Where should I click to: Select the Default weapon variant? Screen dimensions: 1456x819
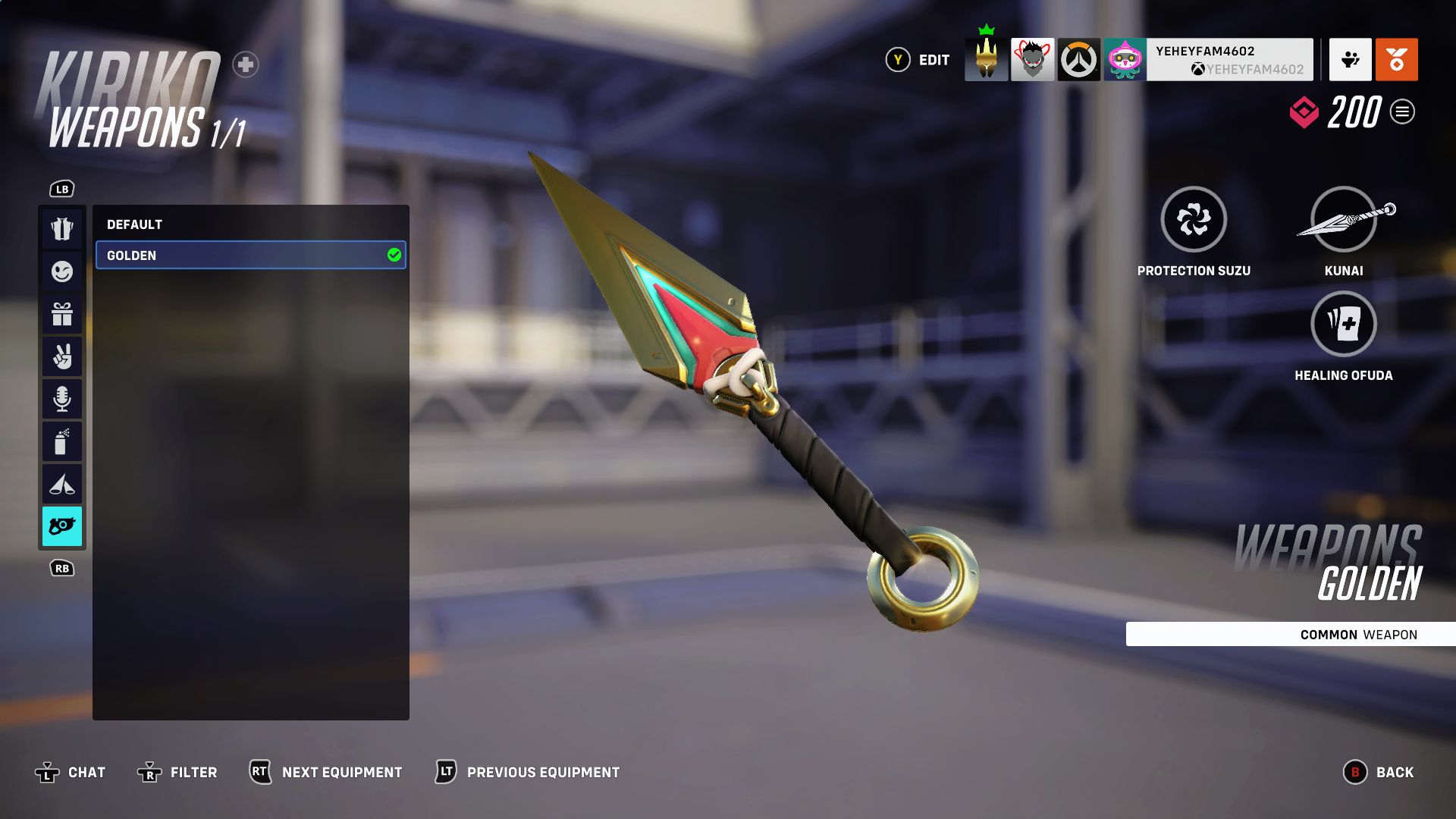[250, 224]
